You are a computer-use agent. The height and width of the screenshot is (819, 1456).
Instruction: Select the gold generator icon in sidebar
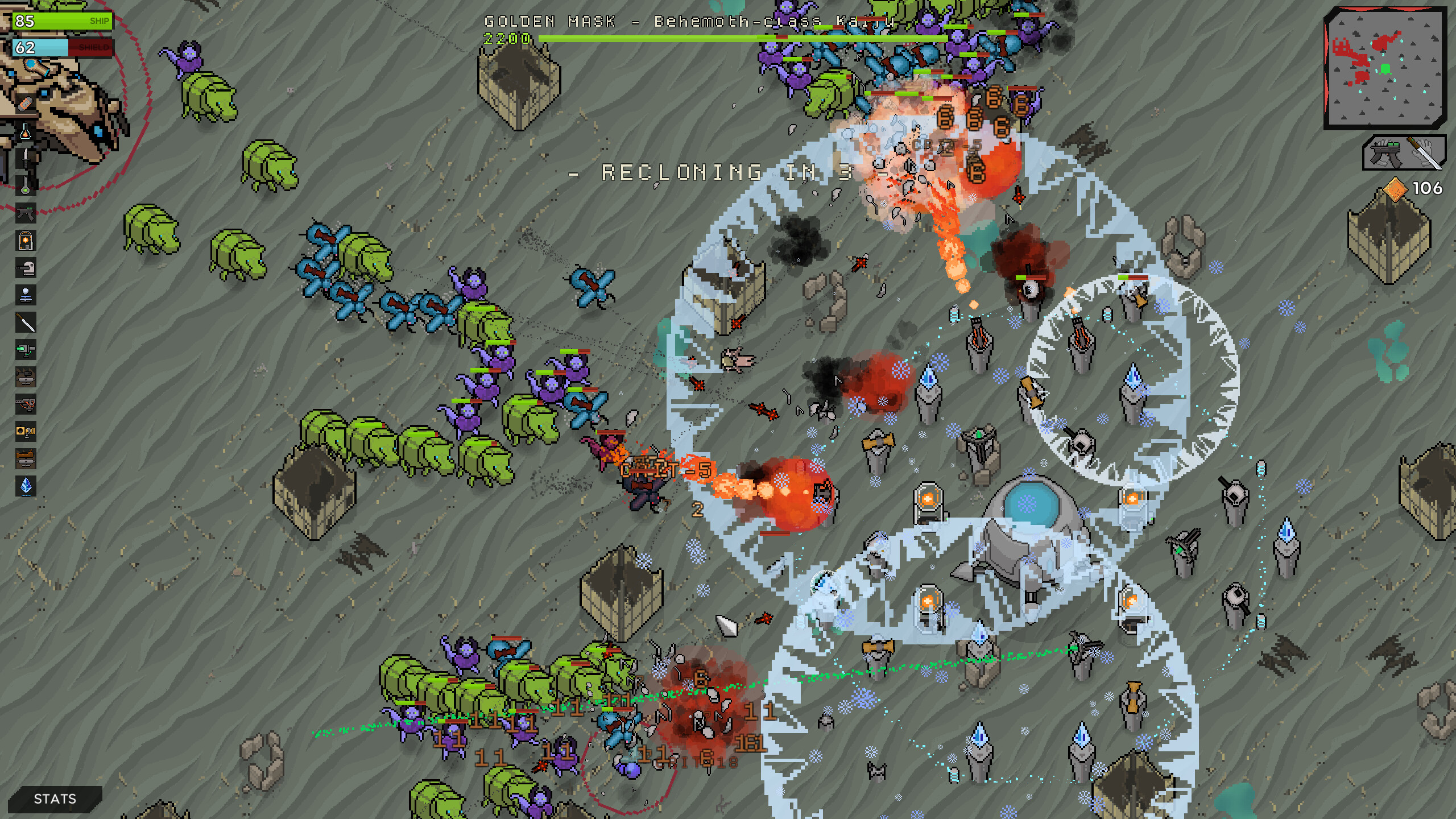pyautogui.click(x=26, y=431)
